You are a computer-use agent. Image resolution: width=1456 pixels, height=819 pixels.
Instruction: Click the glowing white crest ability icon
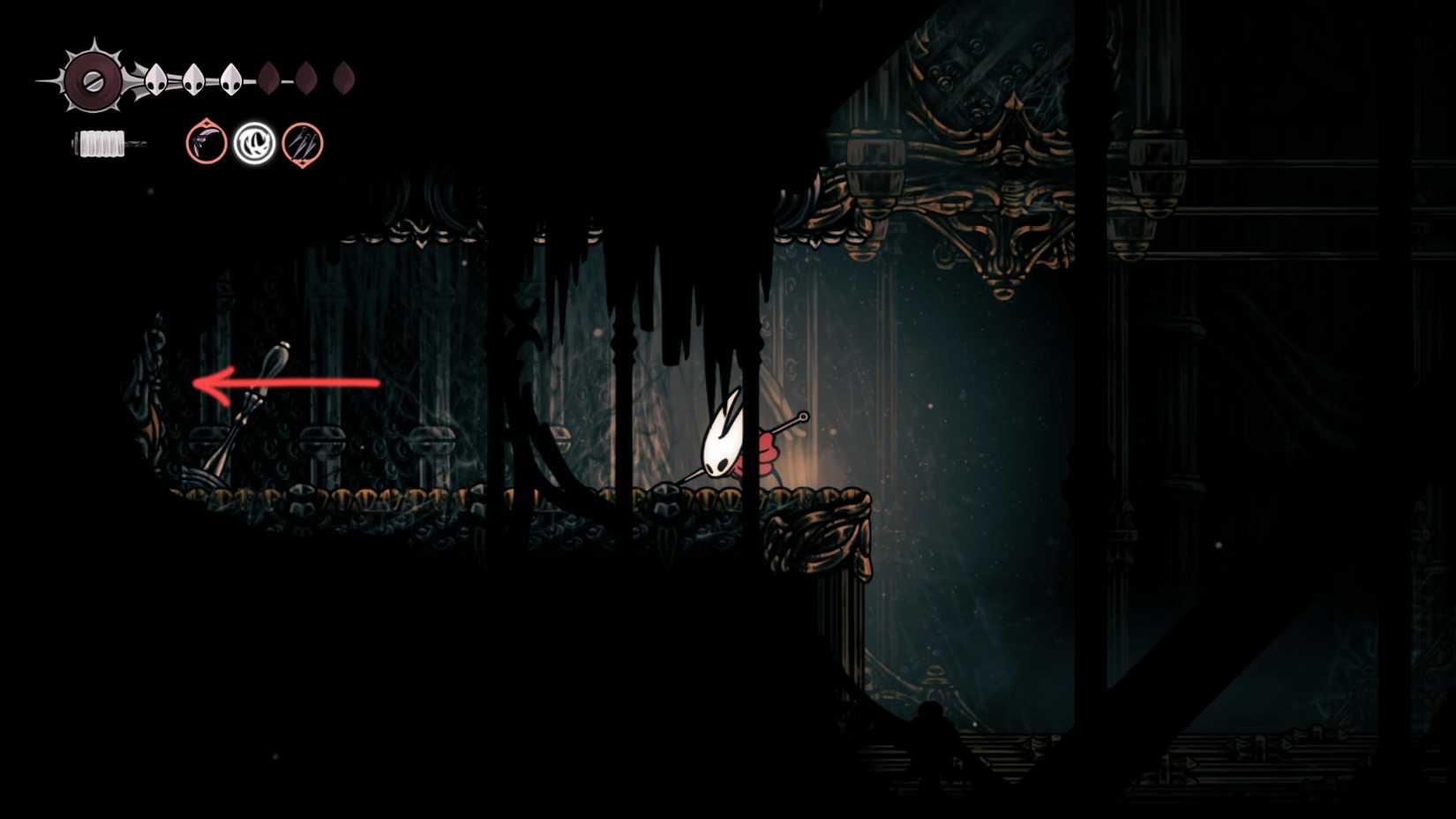[256, 144]
